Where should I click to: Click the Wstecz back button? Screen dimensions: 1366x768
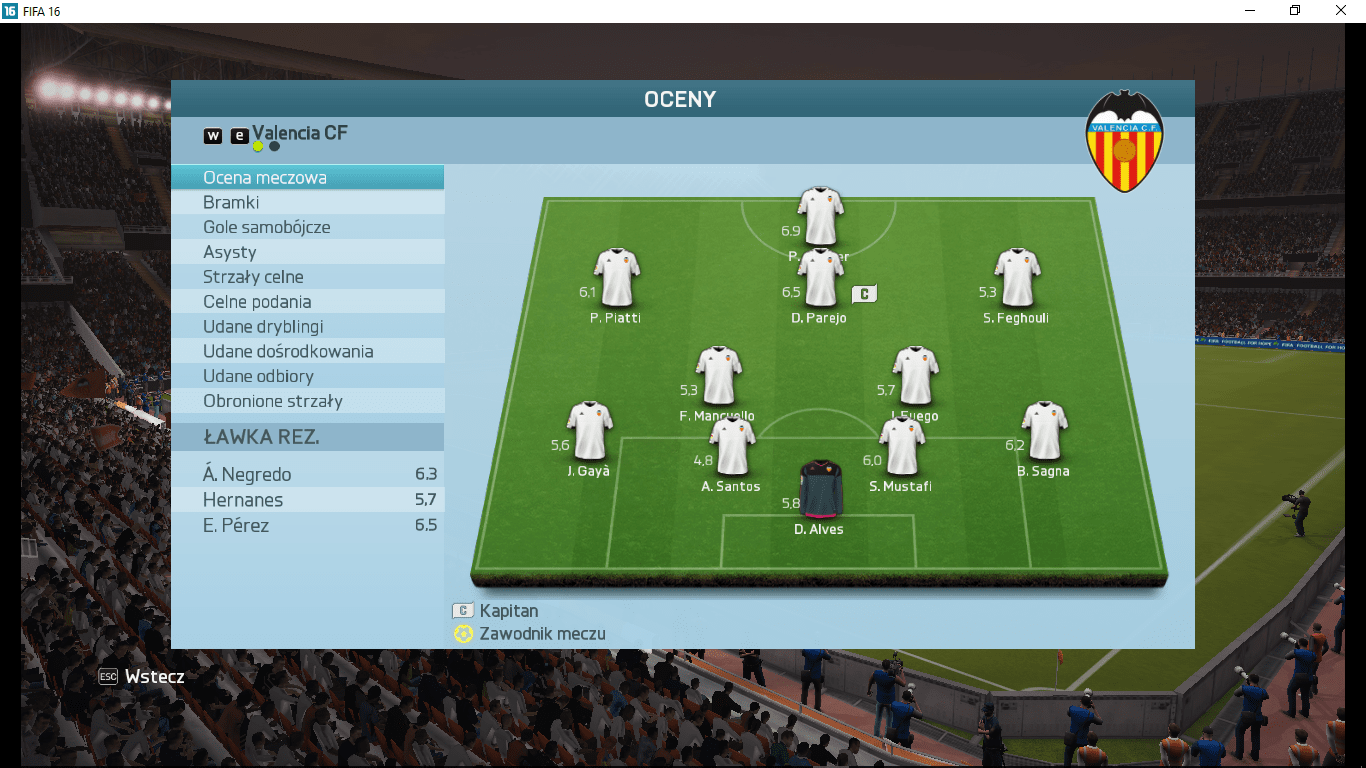coord(142,677)
